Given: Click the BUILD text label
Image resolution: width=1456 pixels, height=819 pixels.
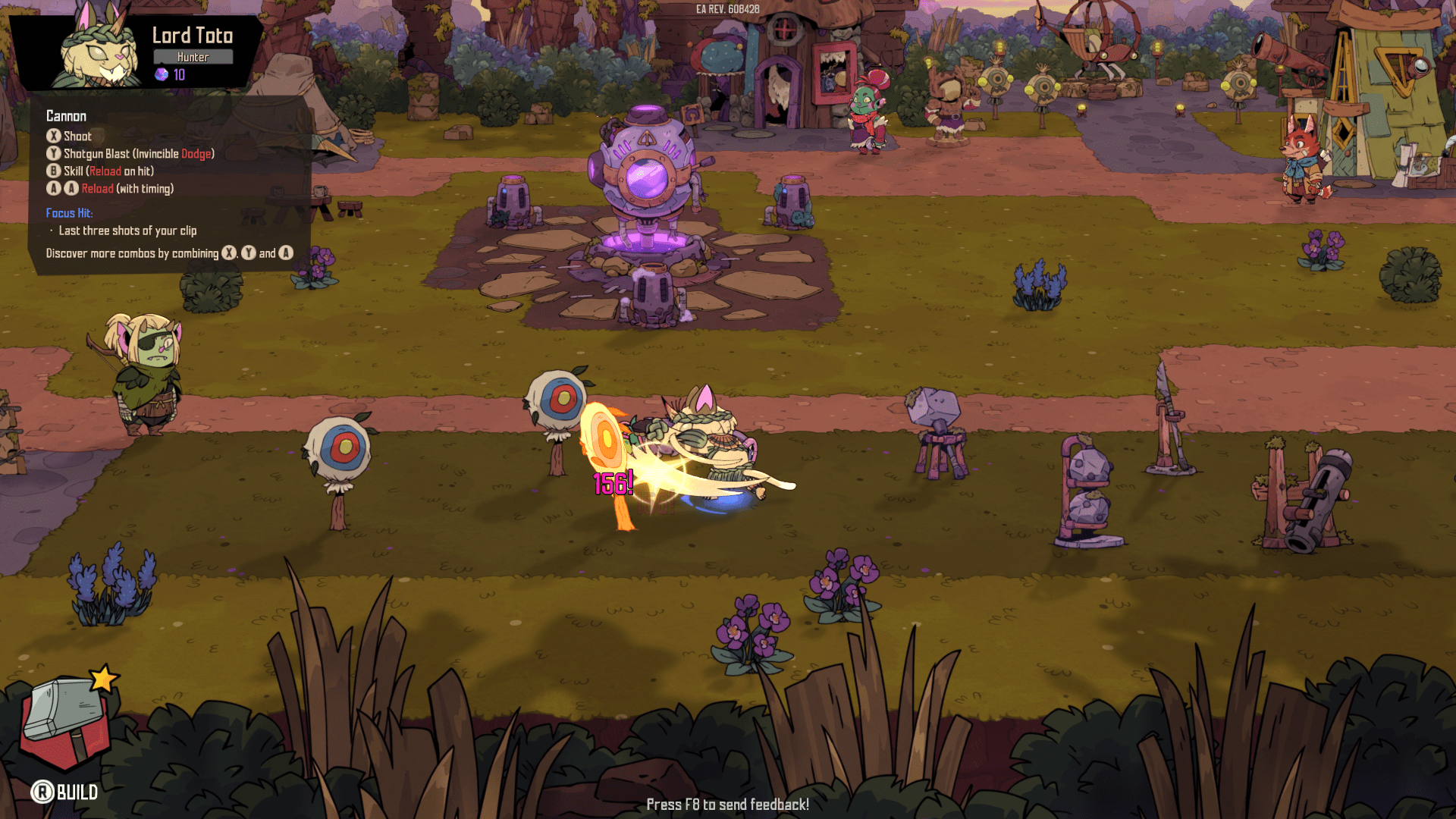Looking at the screenshot, I should click(x=77, y=793).
